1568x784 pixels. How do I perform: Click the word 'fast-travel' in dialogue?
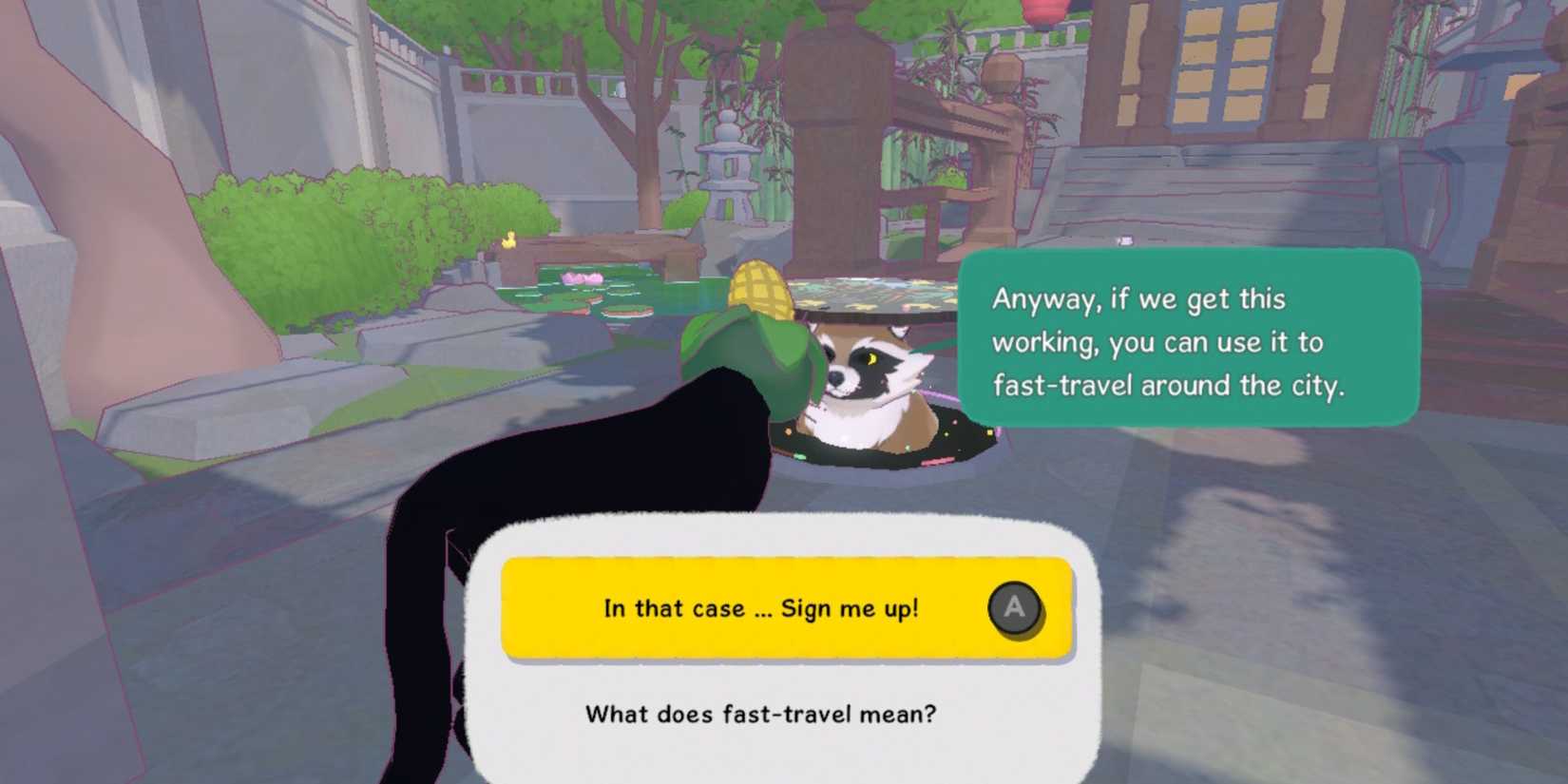click(x=1064, y=386)
